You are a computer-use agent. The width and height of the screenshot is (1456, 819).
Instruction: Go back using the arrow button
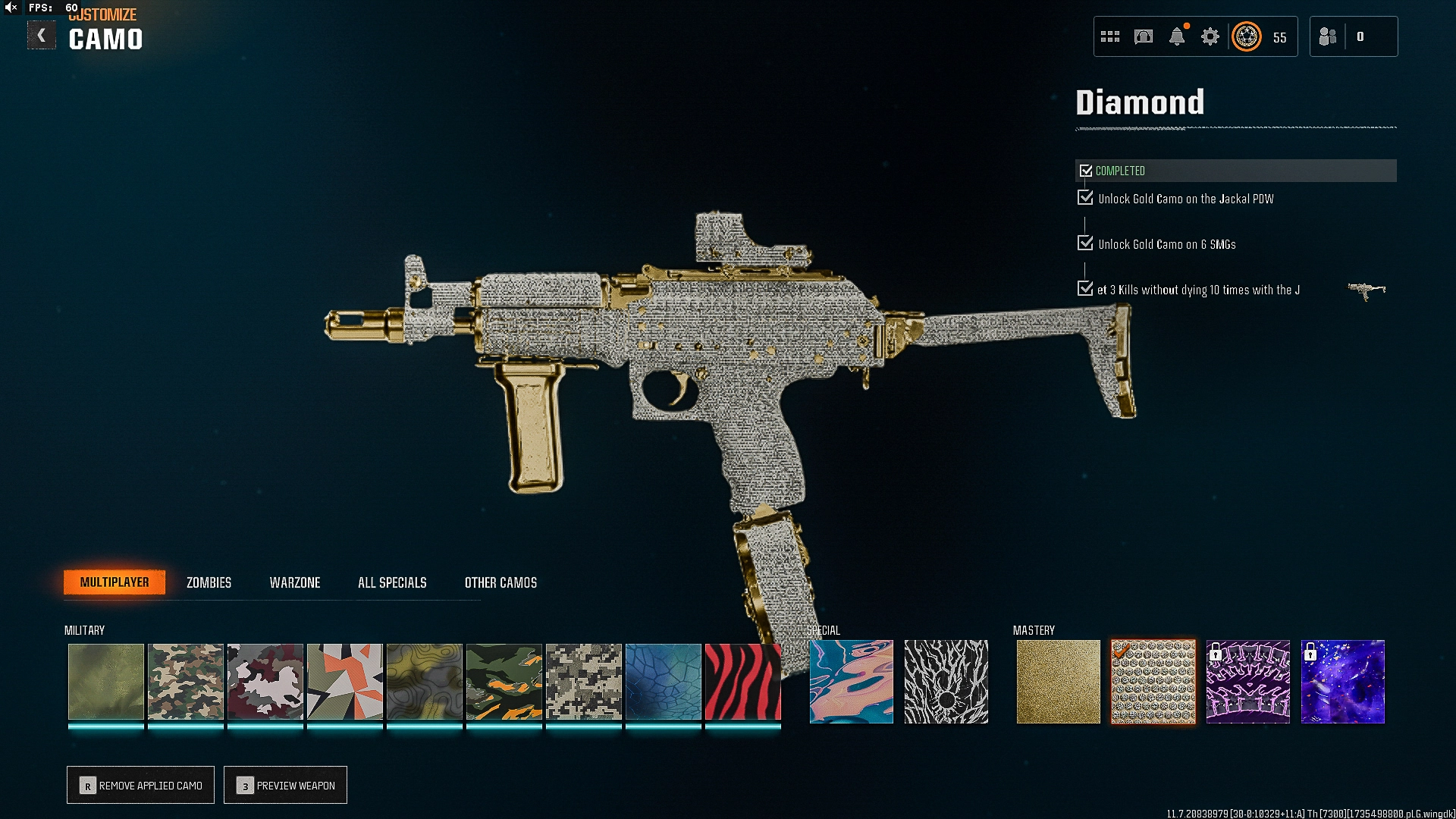point(42,36)
